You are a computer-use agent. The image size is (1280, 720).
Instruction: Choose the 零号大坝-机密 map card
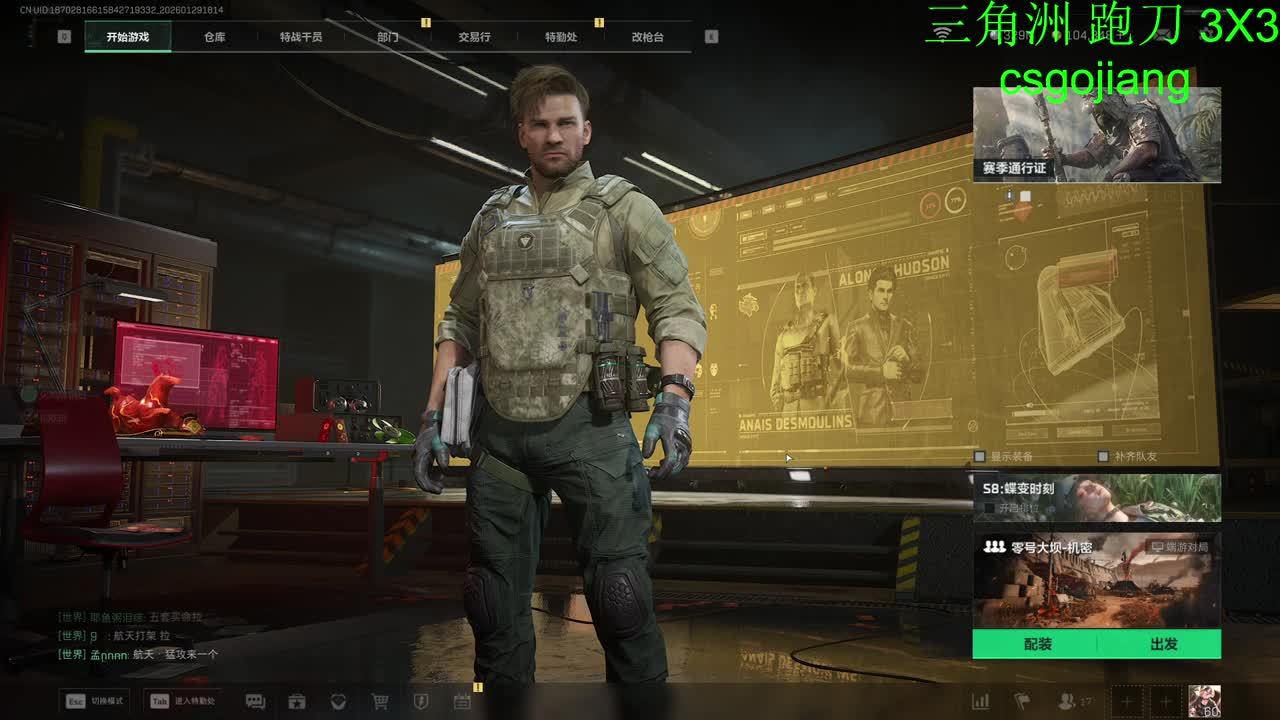1096,580
